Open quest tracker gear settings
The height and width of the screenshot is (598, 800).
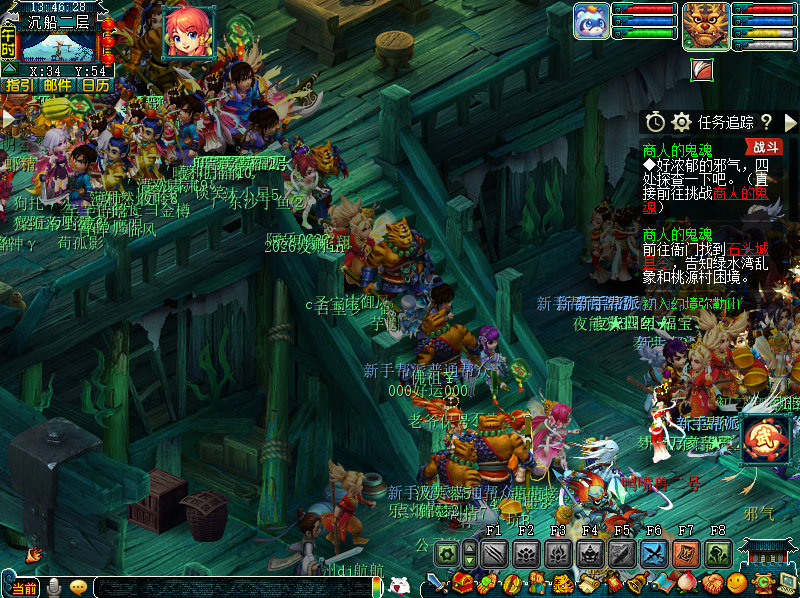682,122
